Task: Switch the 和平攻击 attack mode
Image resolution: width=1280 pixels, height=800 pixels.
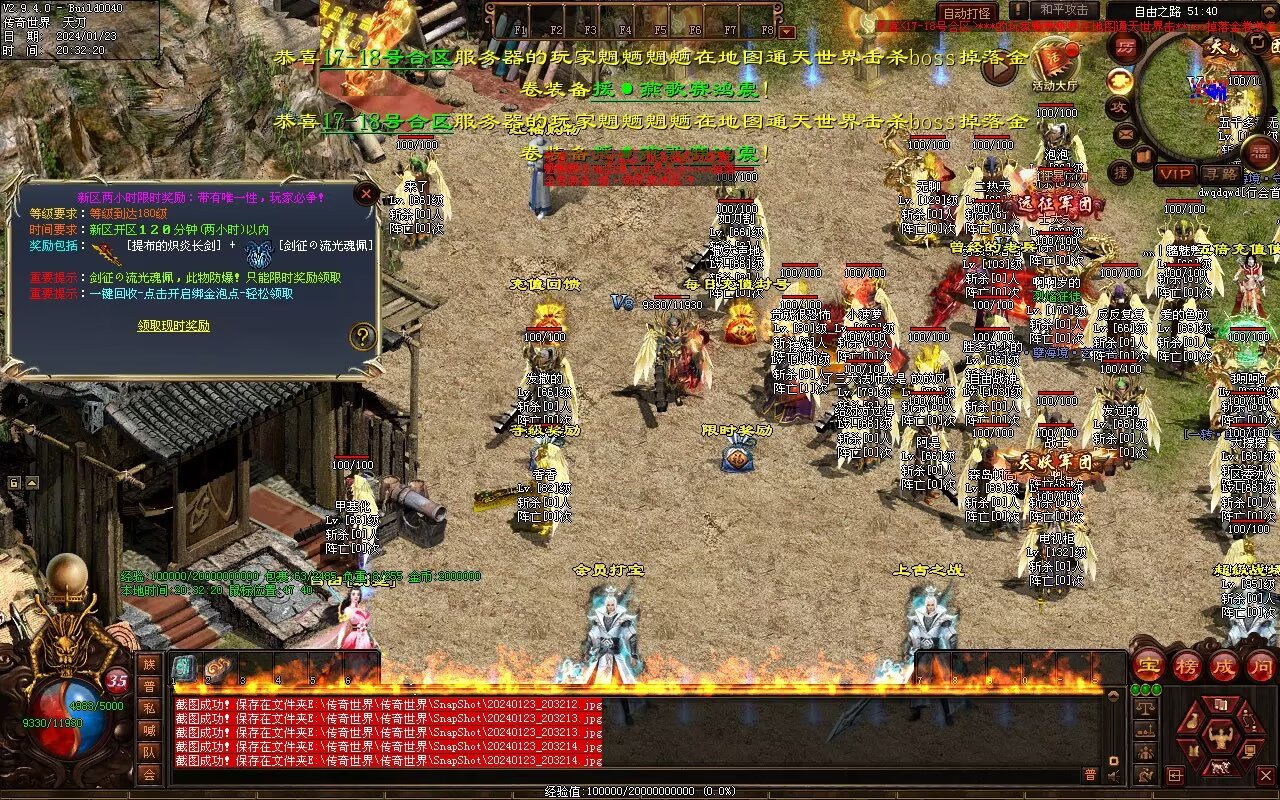Action: [x=1064, y=10]
